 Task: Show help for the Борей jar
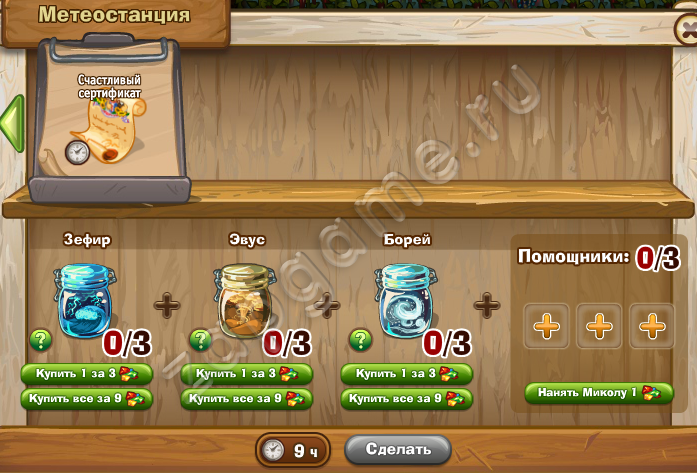360,340
